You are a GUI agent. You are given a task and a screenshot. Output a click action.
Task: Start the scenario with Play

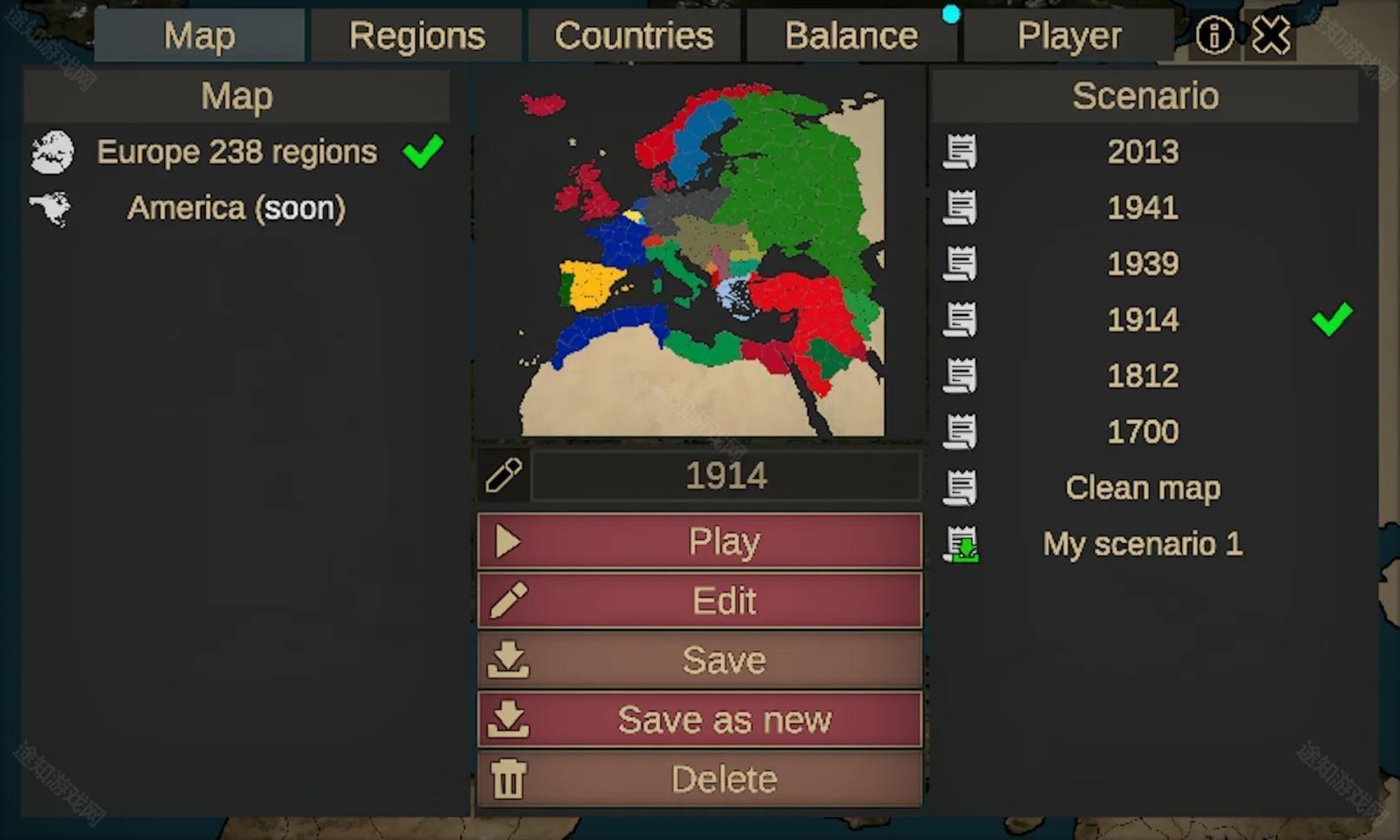[700, 541]
